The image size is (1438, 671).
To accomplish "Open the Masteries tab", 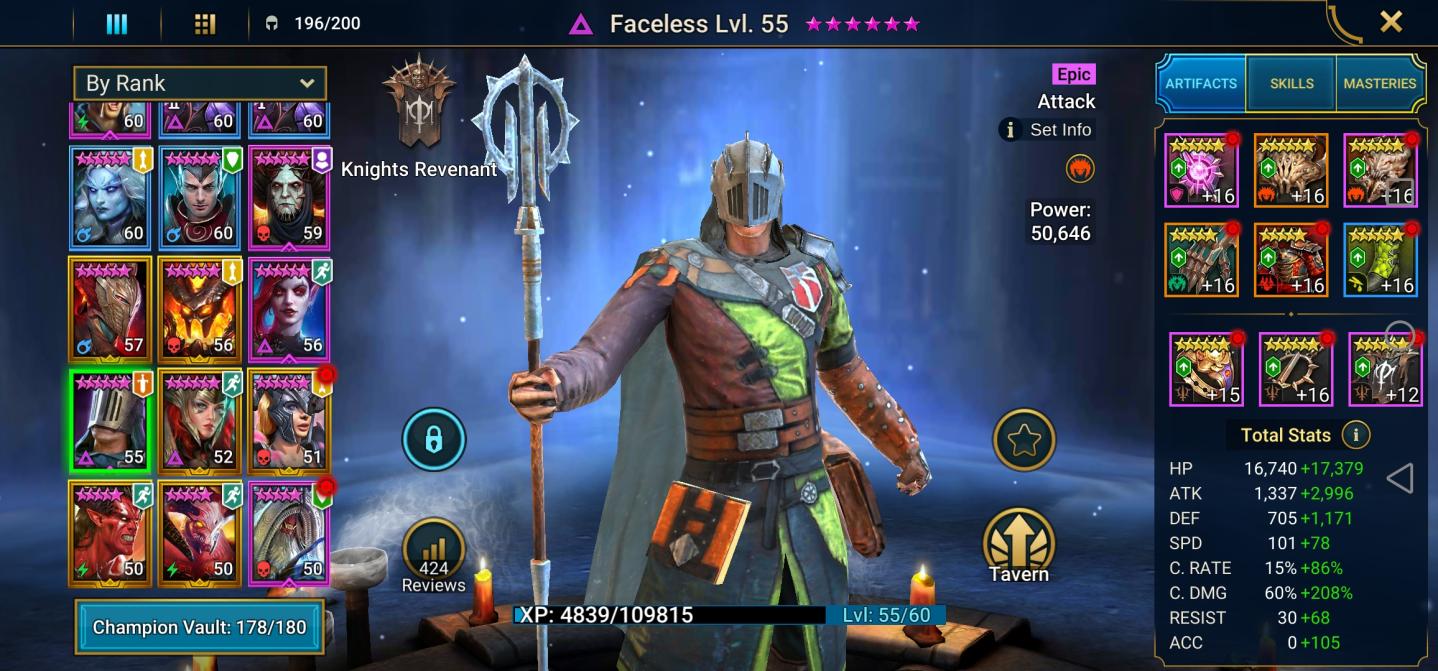I will point(1380,84).
